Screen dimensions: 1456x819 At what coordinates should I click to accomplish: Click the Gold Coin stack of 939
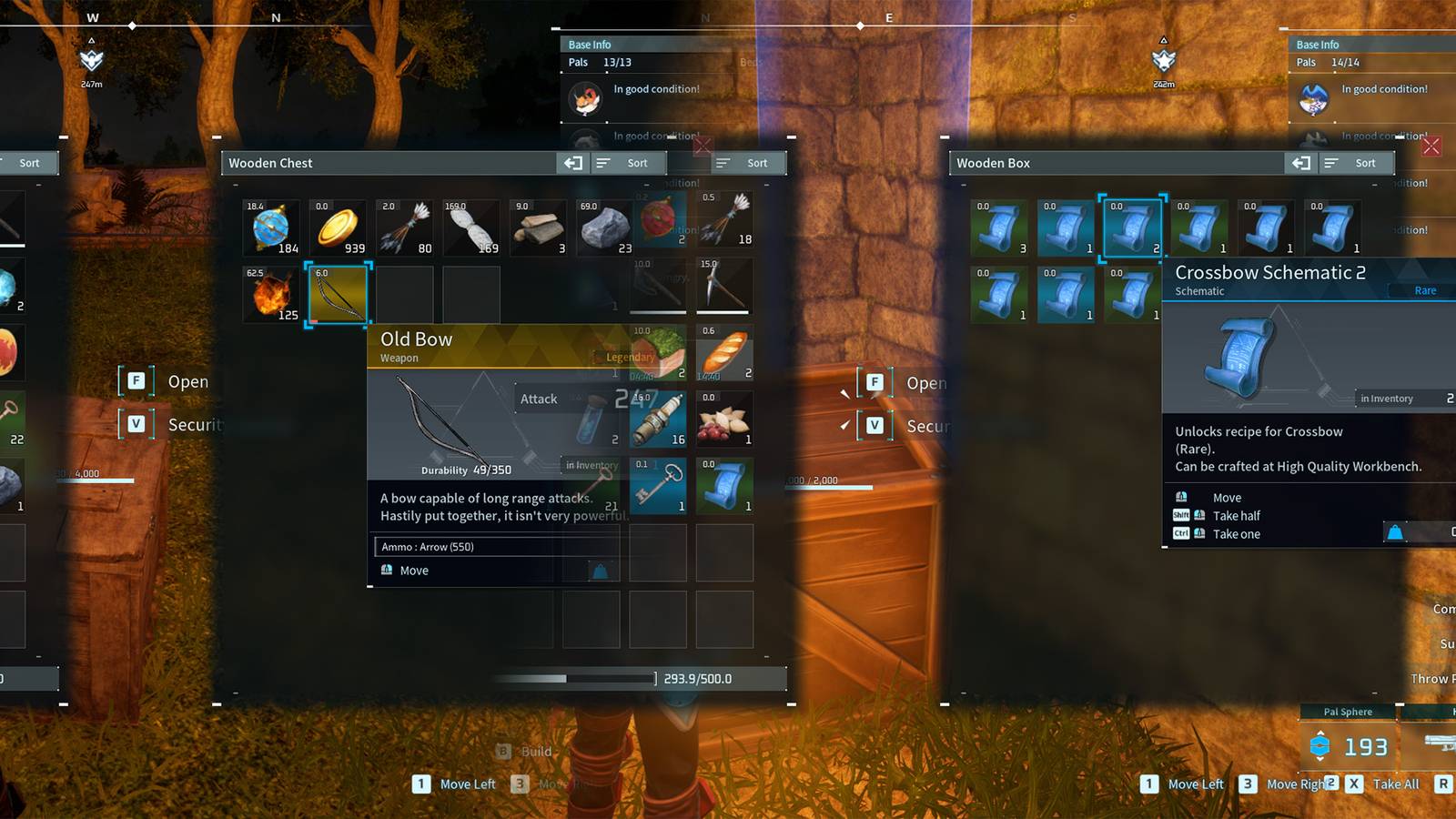337,227
